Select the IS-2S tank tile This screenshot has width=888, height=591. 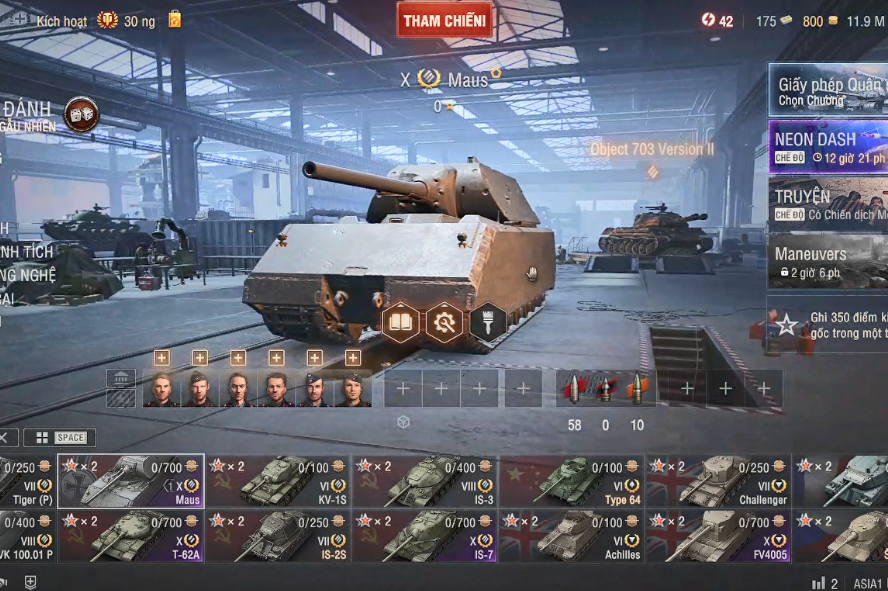(277, 535)
